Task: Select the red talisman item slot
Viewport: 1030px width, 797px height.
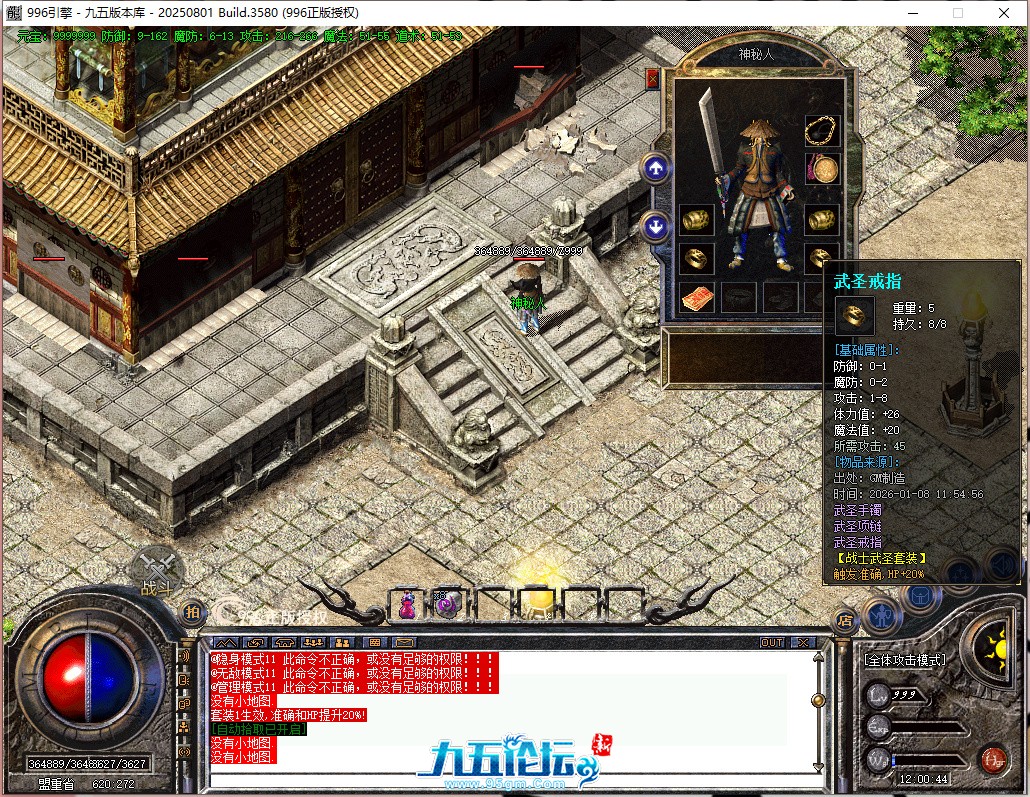Action: coord(696,297)
